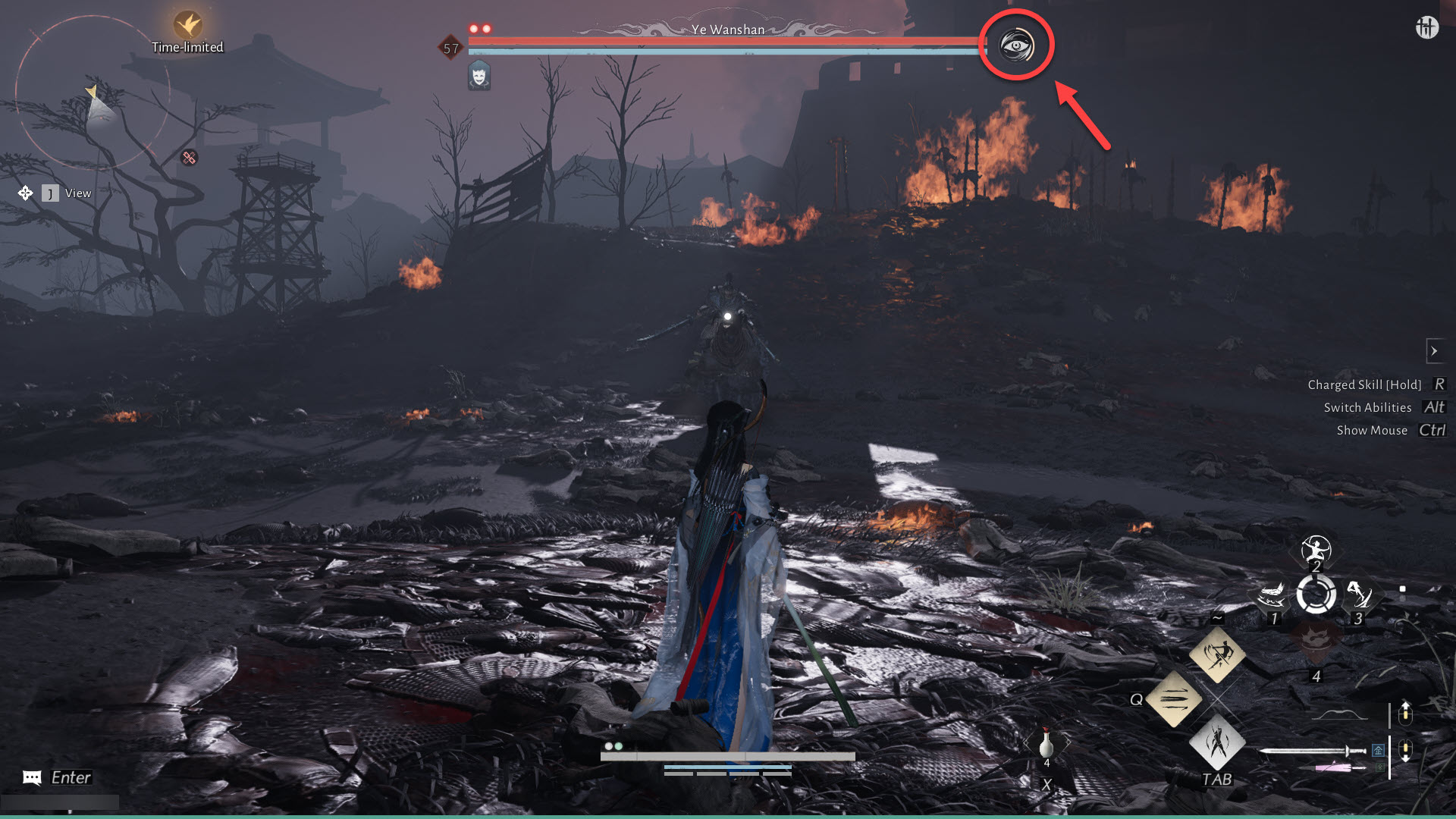This screenshot has height=819, width=1456.
Task: Open the chat speech-bubble icon
Action: click(x=32, y=777)
